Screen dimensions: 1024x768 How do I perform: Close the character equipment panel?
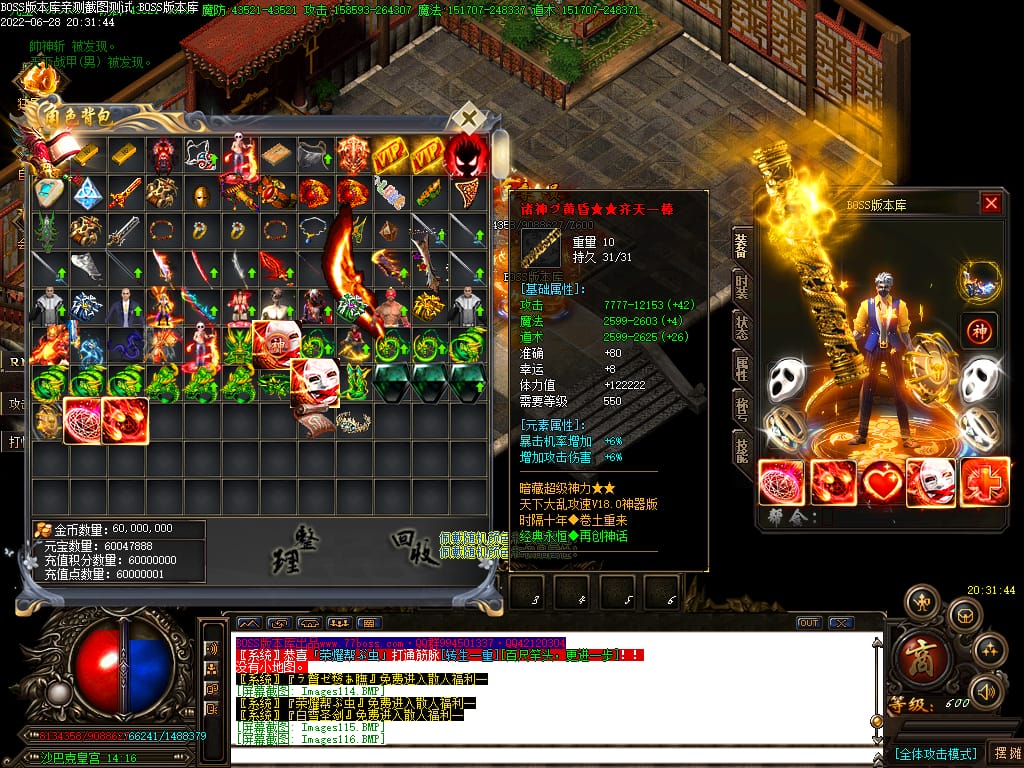coord(990,204)
